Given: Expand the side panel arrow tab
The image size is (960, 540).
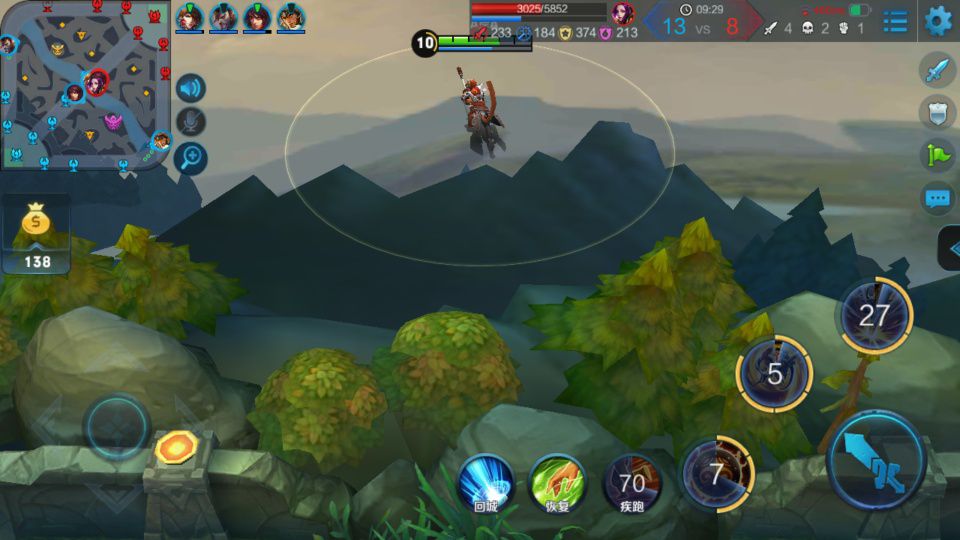Looking at the screenshot, I should [950, 248].
